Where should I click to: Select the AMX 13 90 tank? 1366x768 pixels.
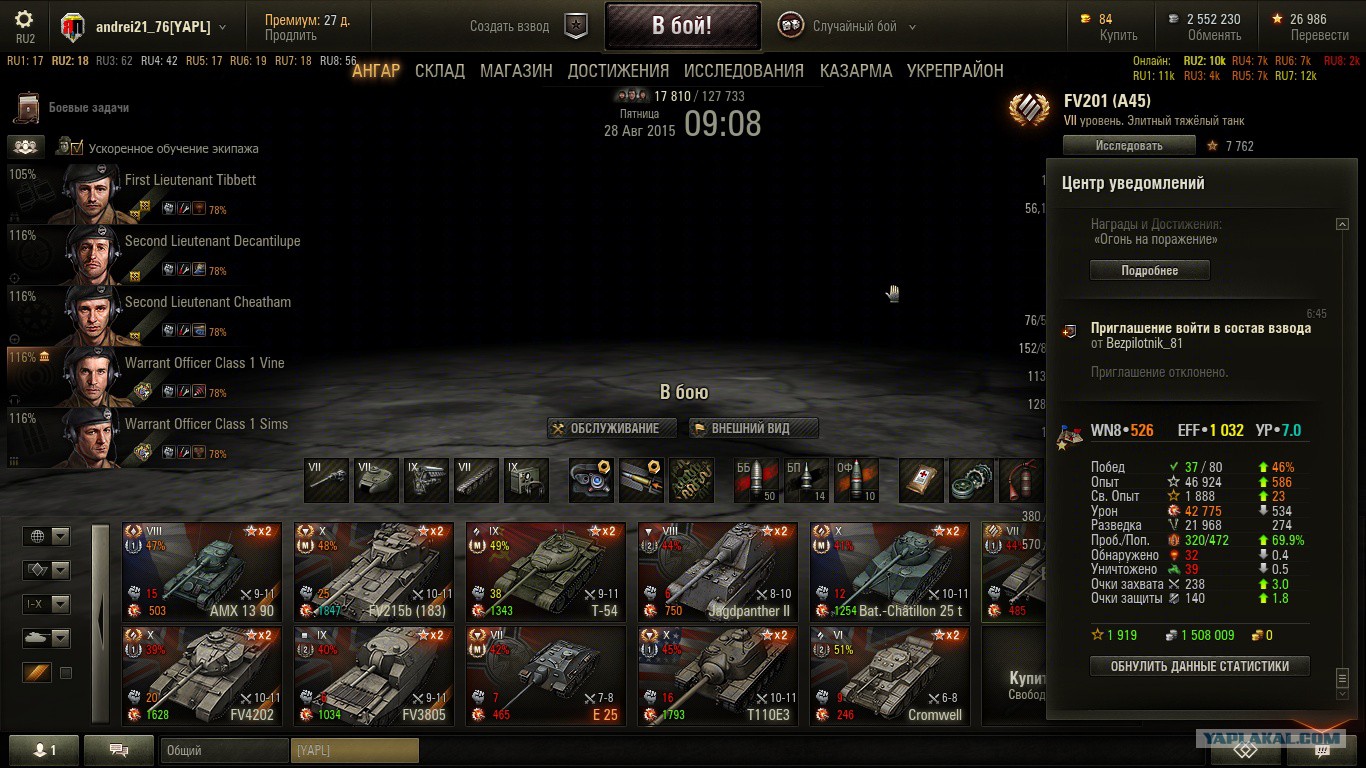tap(202, 570)
